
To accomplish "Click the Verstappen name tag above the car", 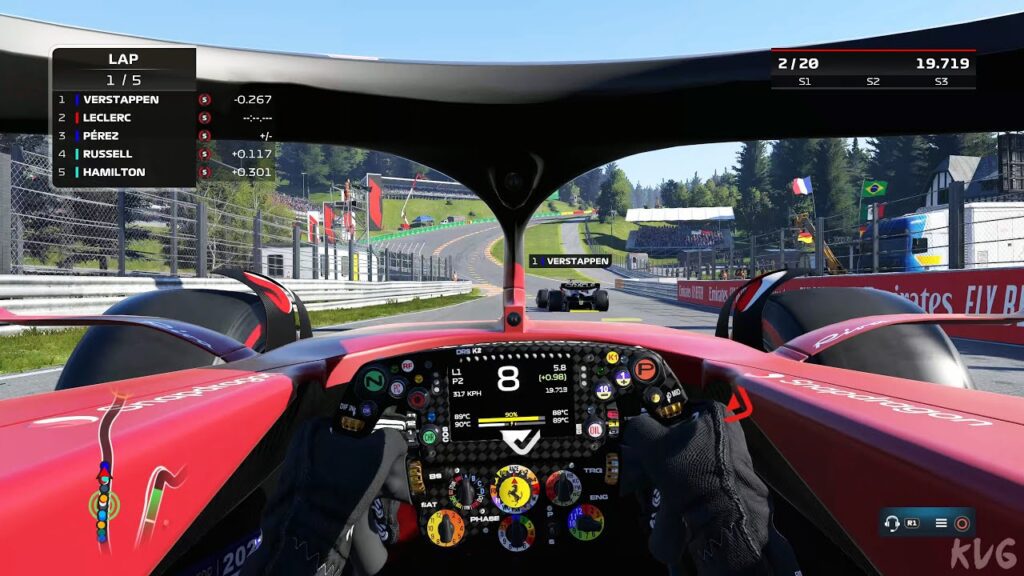I will tap(570, 261).
